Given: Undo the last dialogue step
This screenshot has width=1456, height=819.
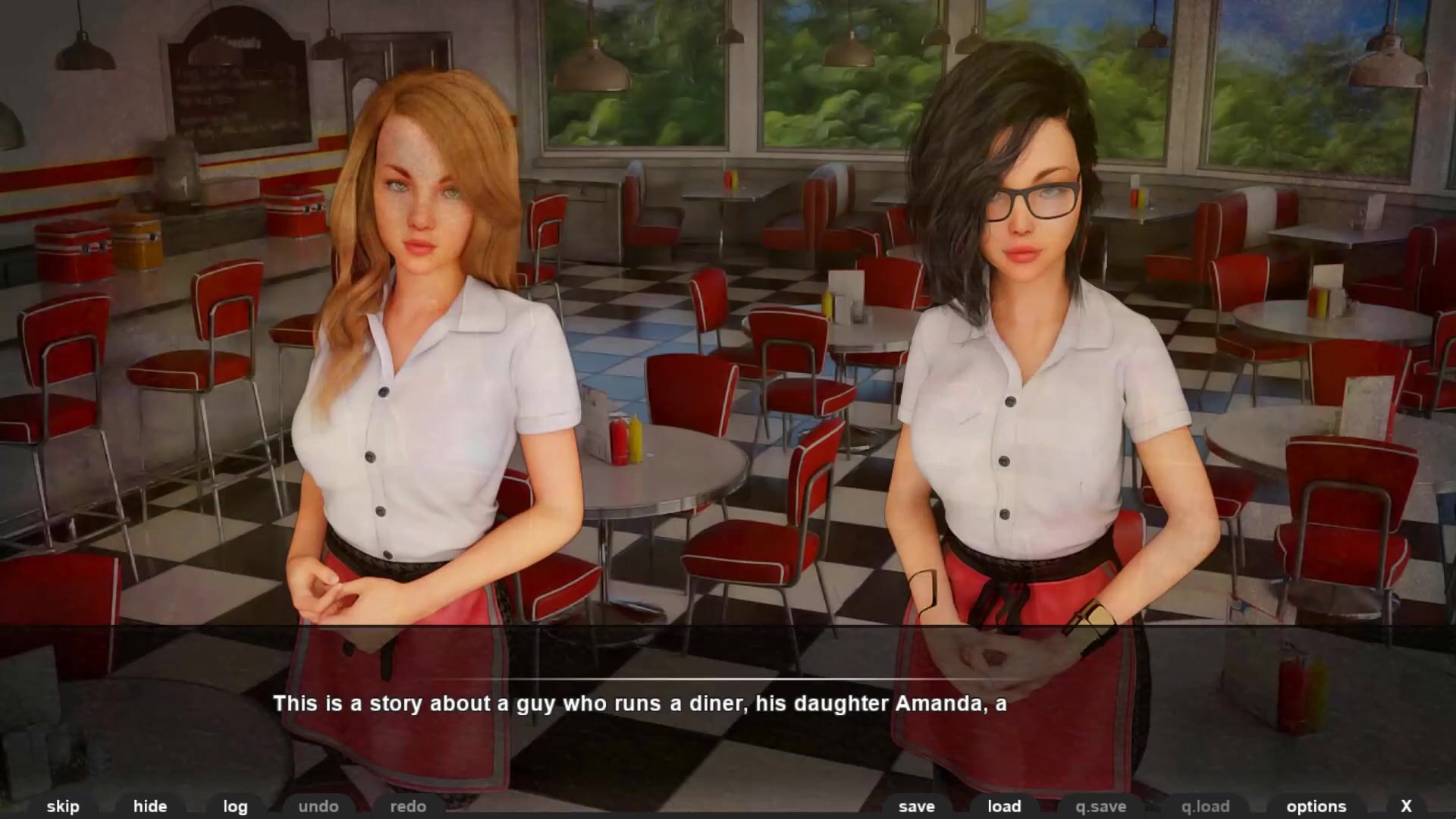Looking at the screenshot, I should (318, 806).
